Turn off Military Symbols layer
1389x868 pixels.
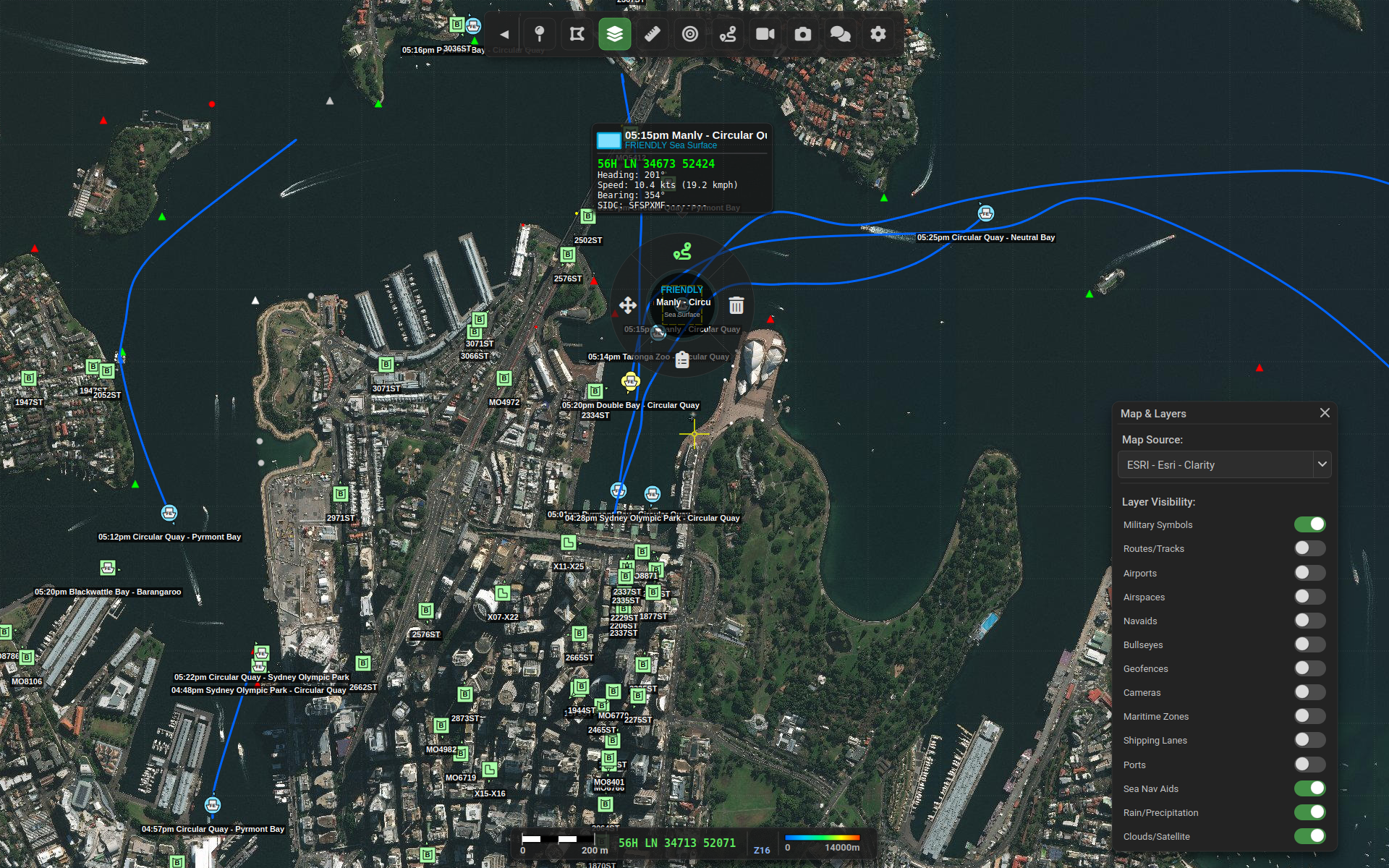click(1309, 524)
